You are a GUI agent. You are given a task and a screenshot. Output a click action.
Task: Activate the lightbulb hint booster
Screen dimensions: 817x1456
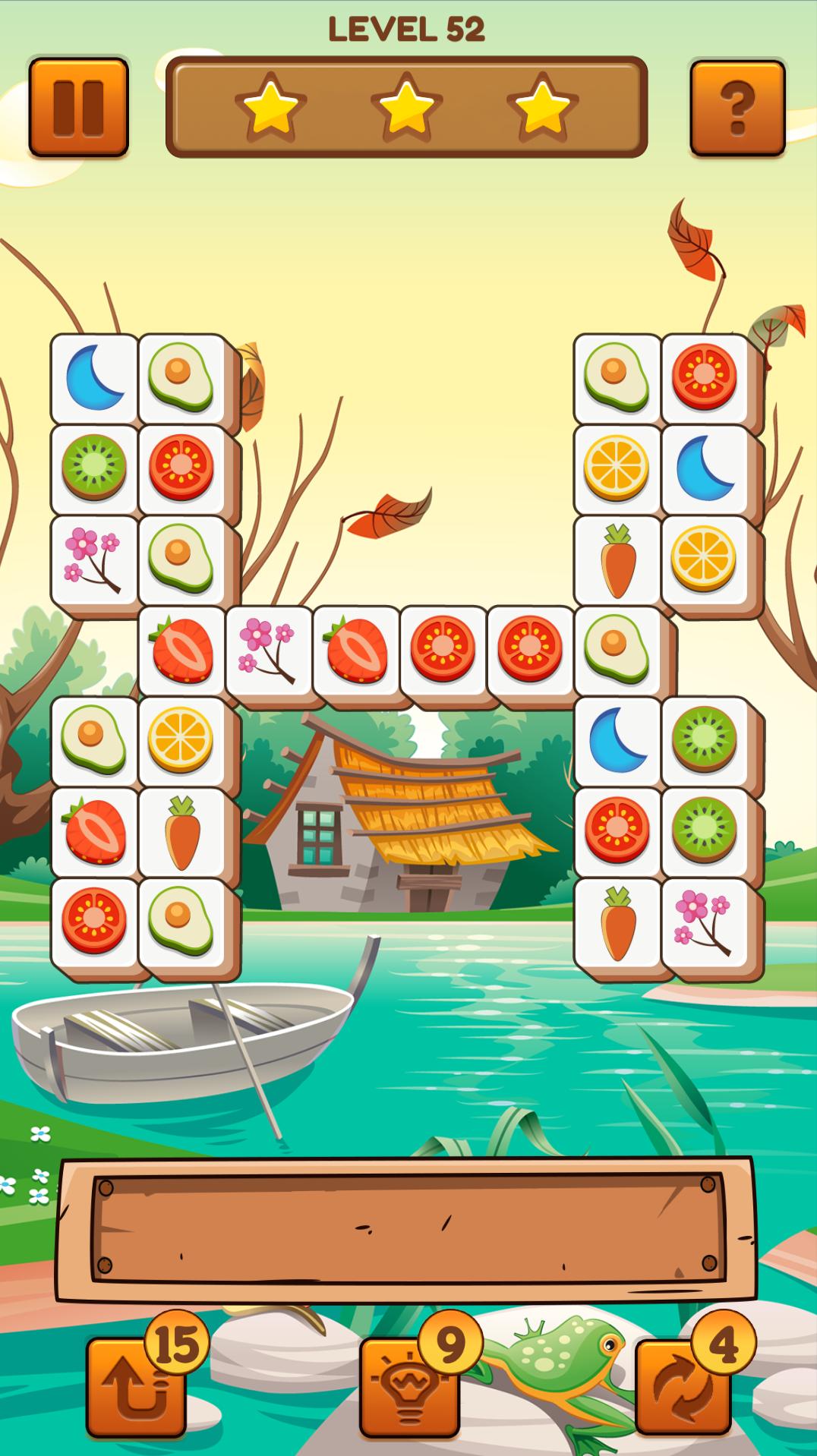(409, 1387)
